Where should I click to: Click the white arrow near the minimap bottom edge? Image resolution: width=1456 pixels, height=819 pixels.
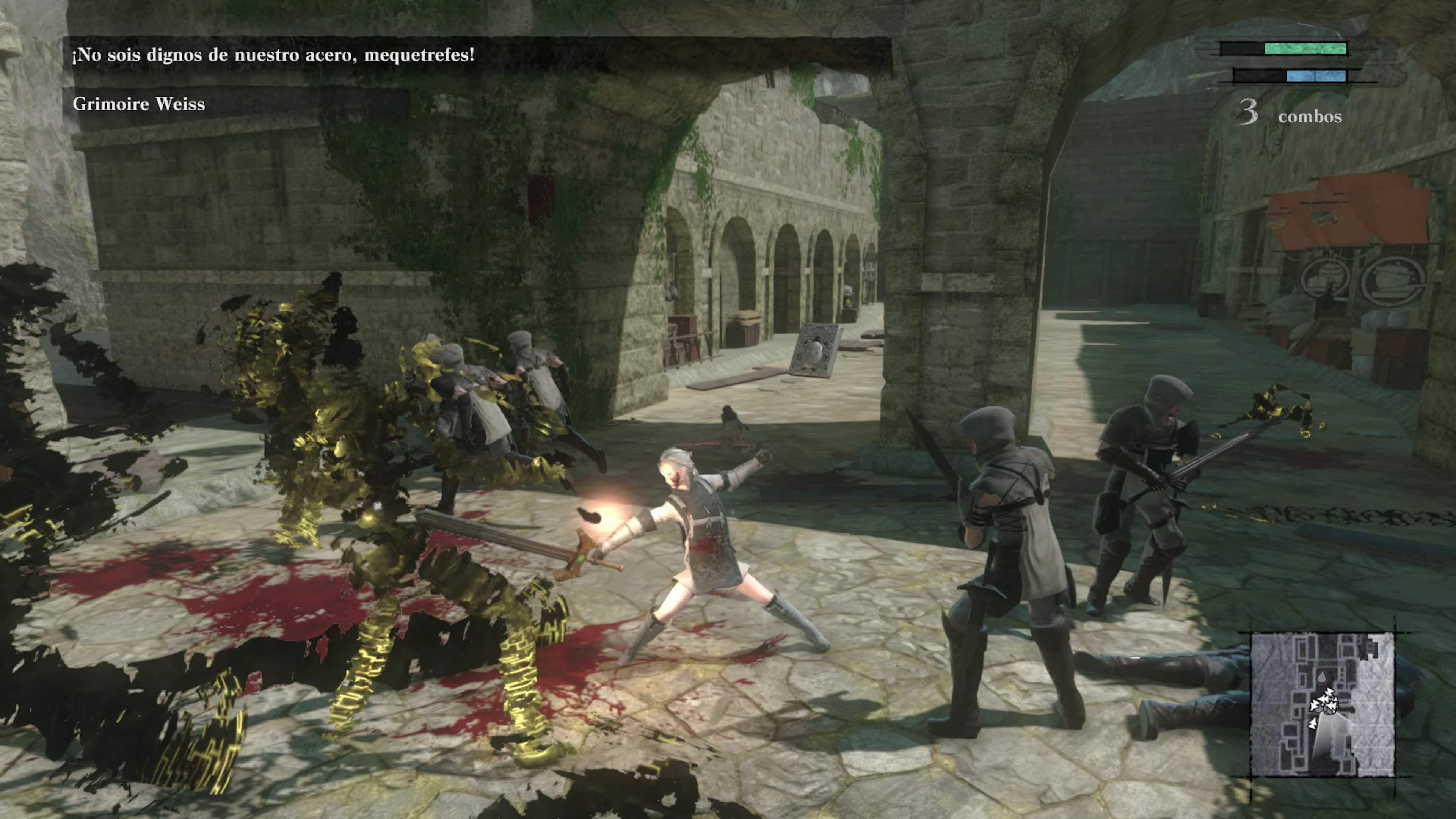1313,723
